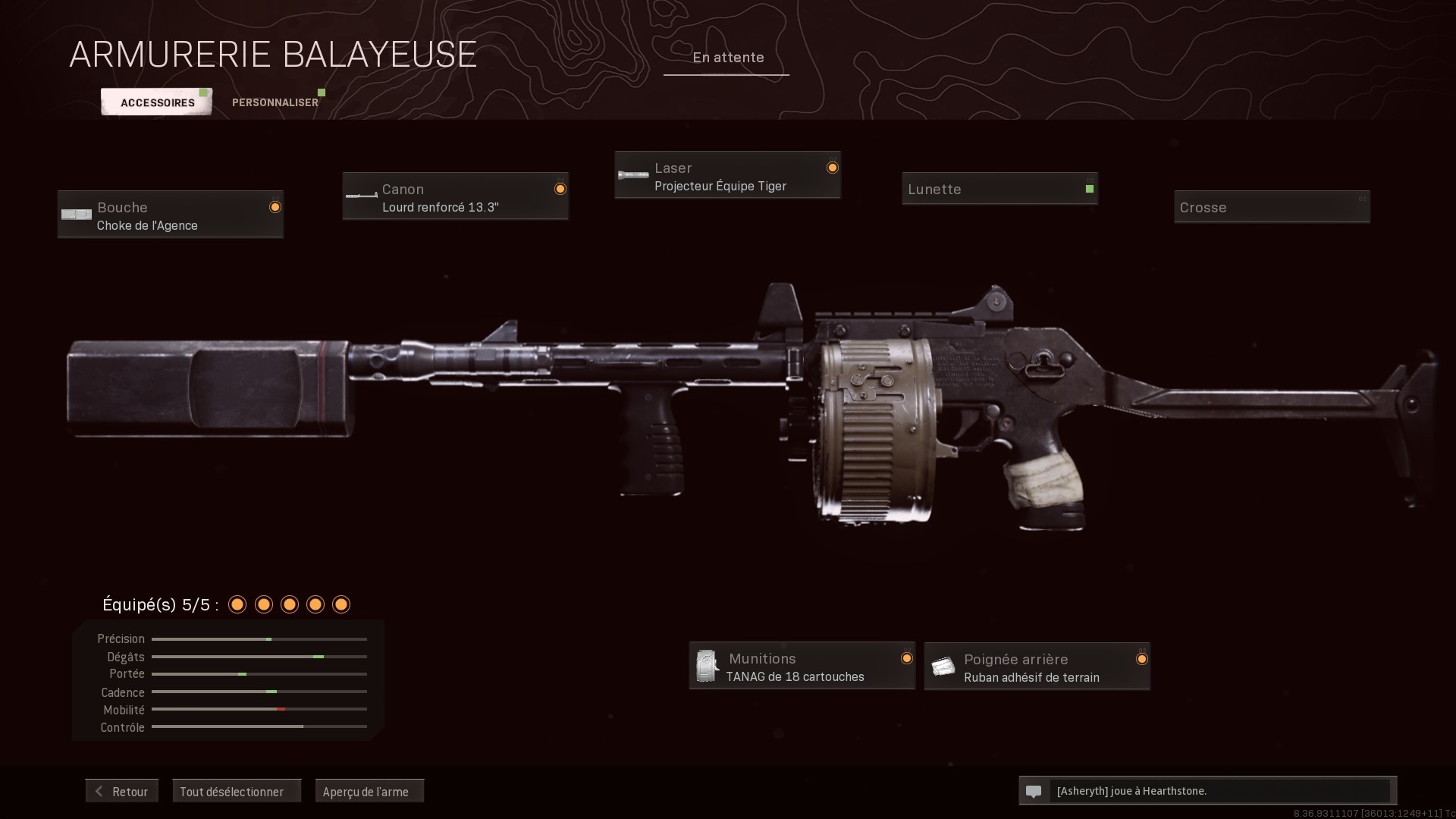This screenshot has width=1456, height=819.
Task: Toggle the first equipped attachment dot
Action: [x=237, y=604]
